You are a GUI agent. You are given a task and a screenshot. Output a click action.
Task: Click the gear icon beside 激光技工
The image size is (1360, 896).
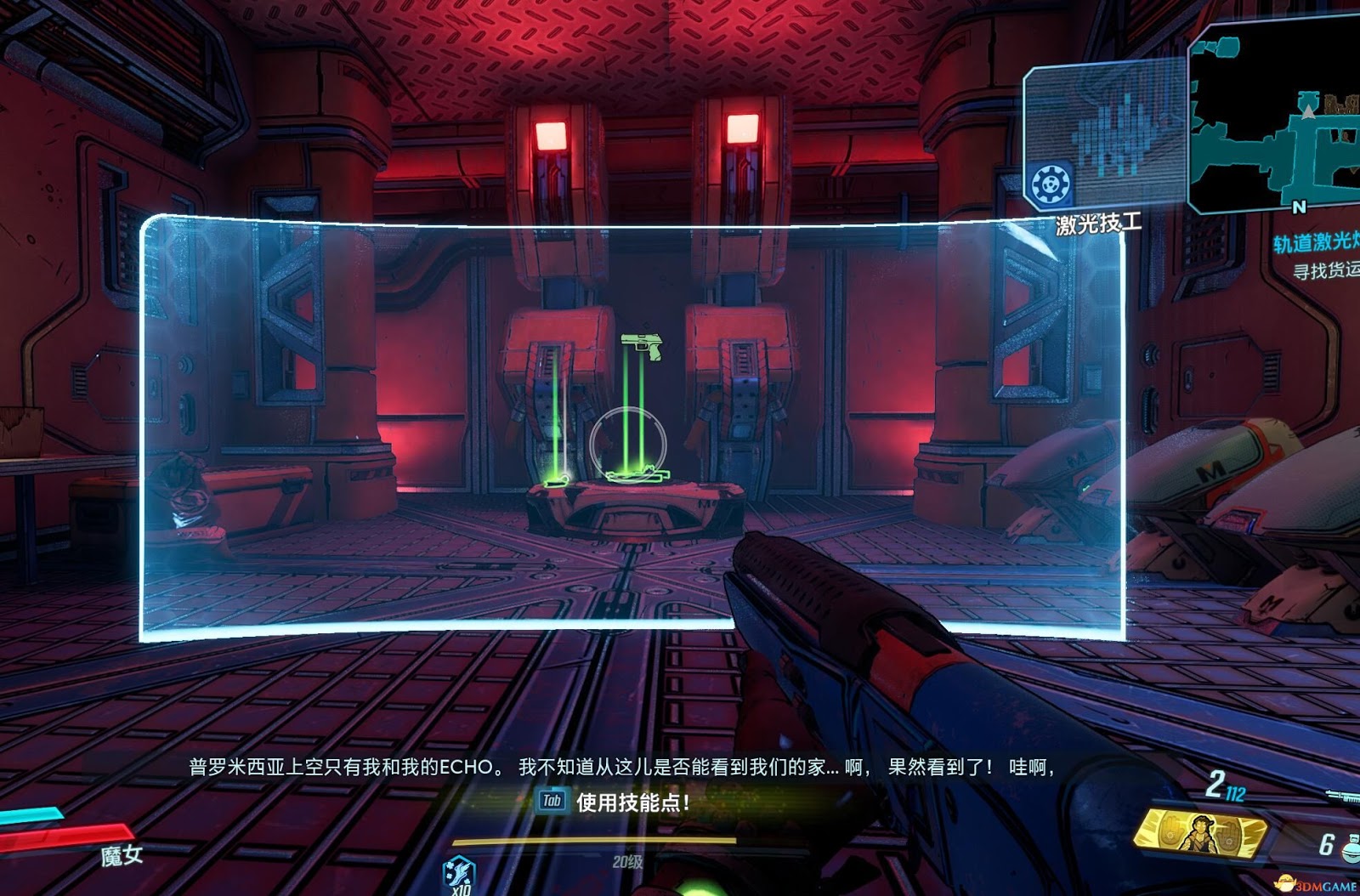1051,184
